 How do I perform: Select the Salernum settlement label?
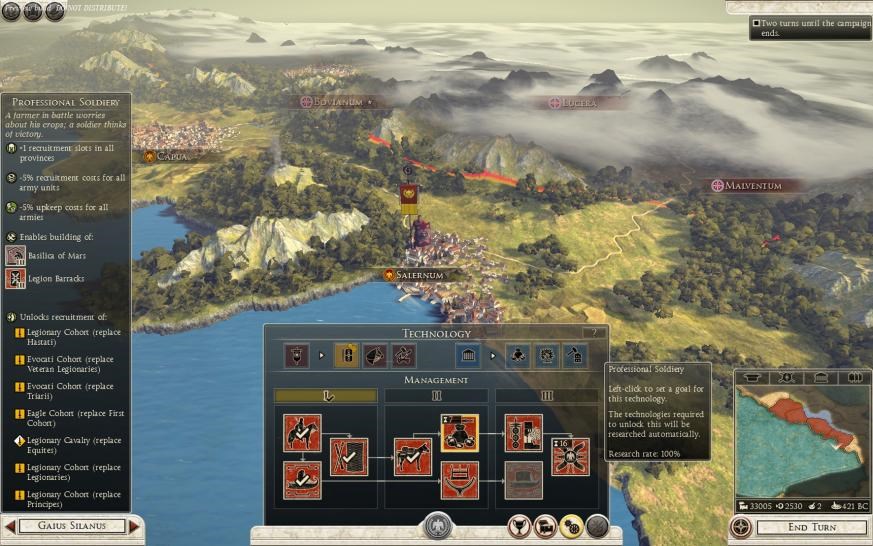[x=413, y=275]
